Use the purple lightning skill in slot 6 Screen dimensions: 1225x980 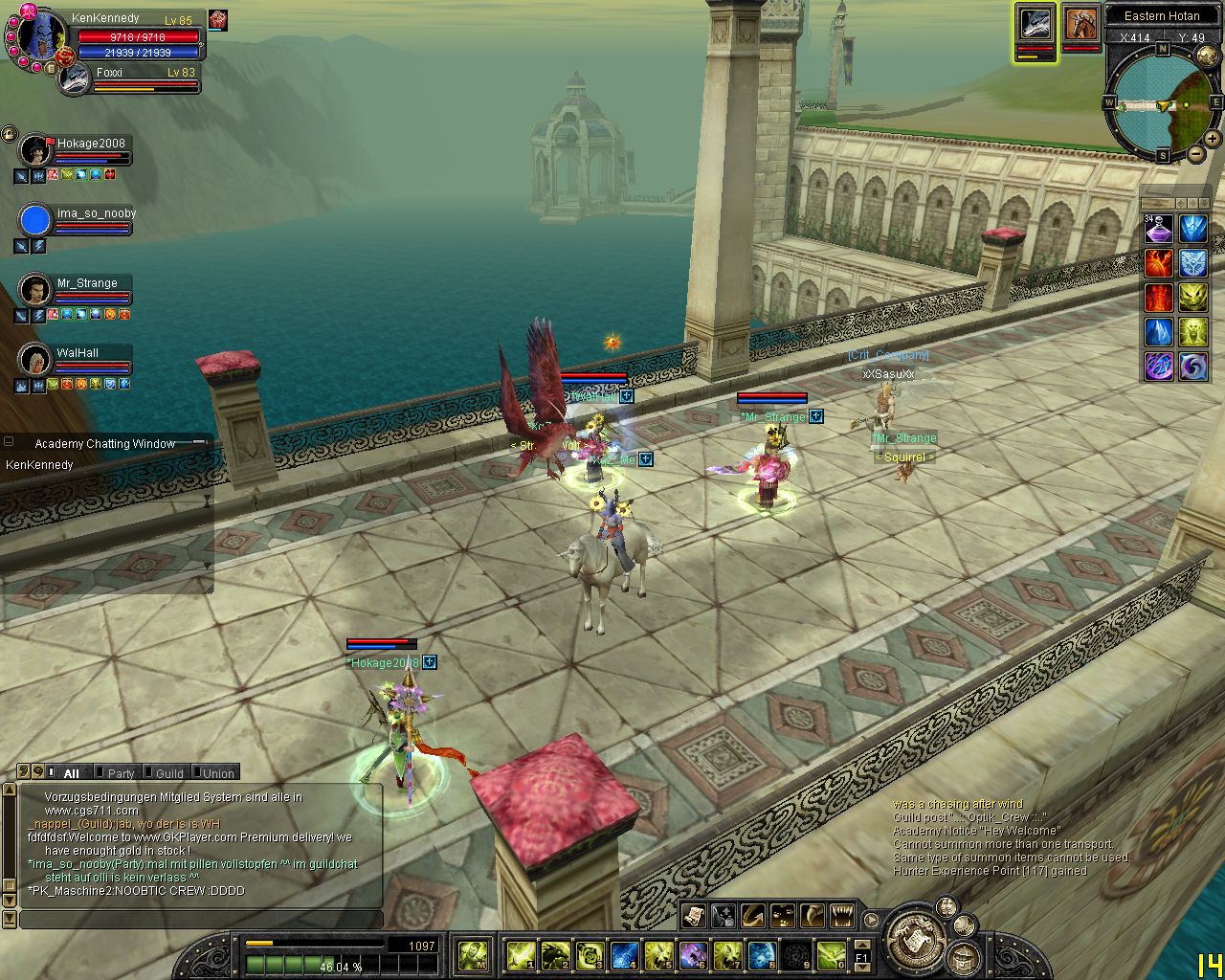click(693, 954)
